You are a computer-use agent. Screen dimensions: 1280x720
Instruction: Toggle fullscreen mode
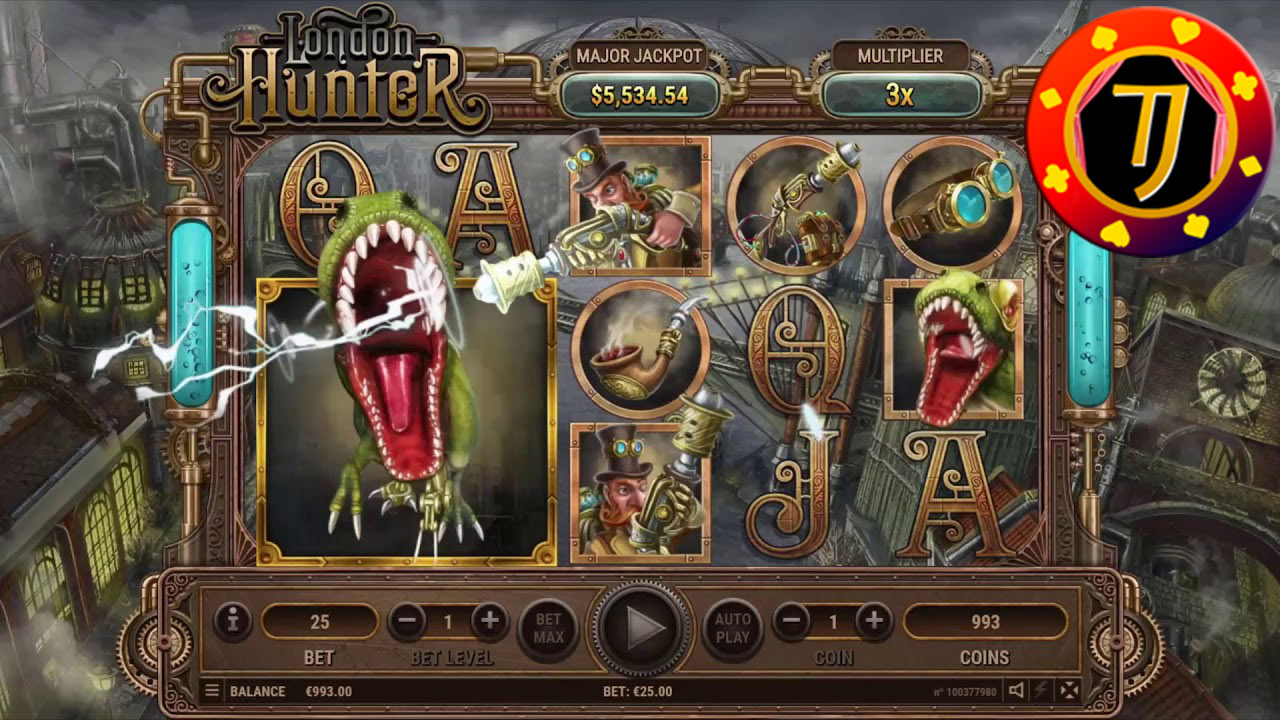(x=1069, y=690)
